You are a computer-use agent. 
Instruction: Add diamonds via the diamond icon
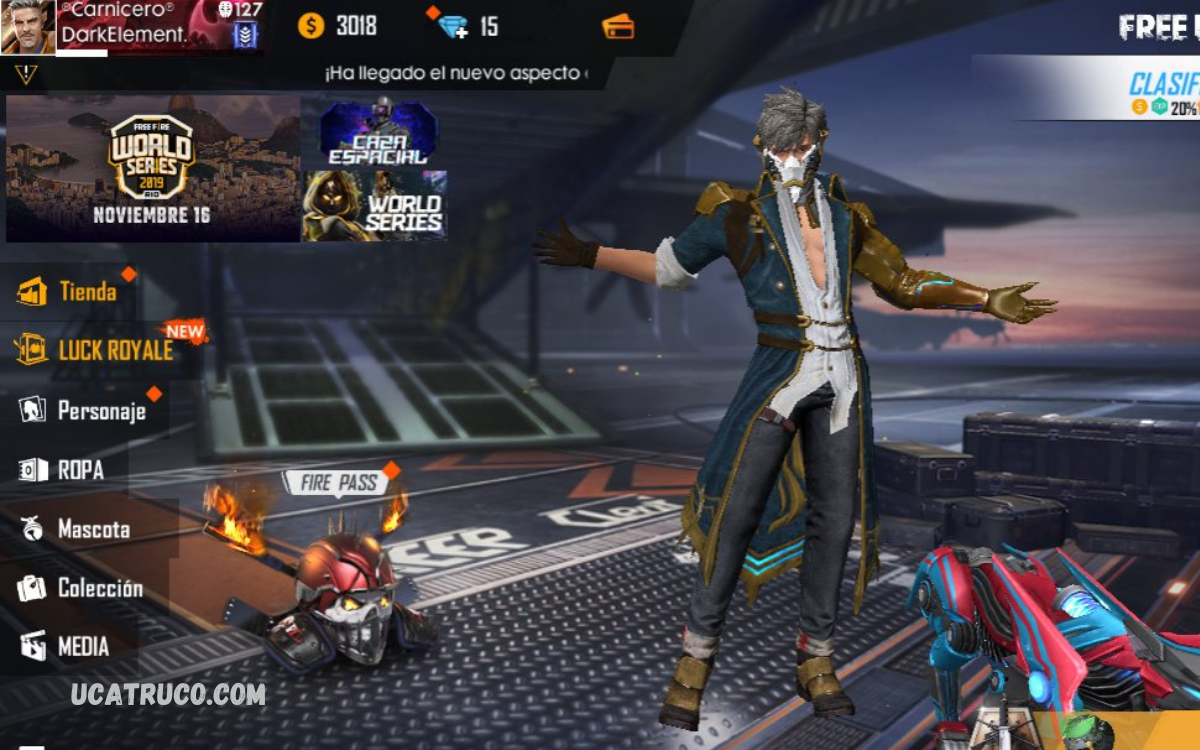pos(453,26)
